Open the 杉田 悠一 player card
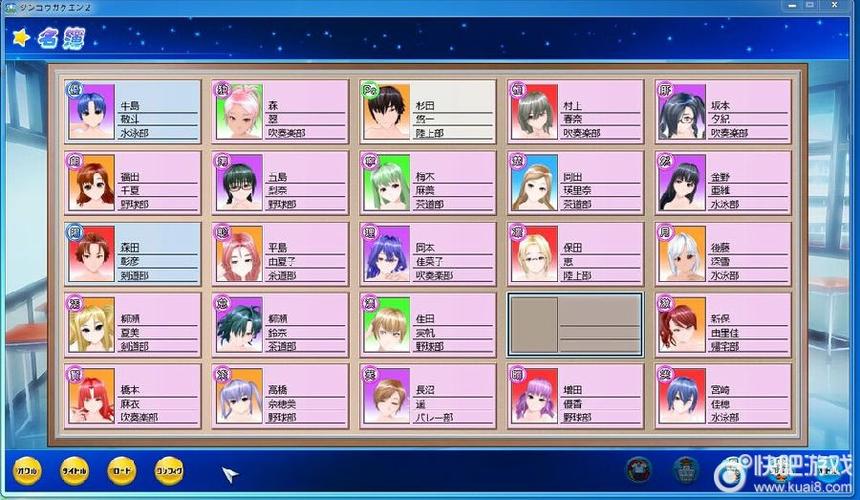 coord(428,111)
